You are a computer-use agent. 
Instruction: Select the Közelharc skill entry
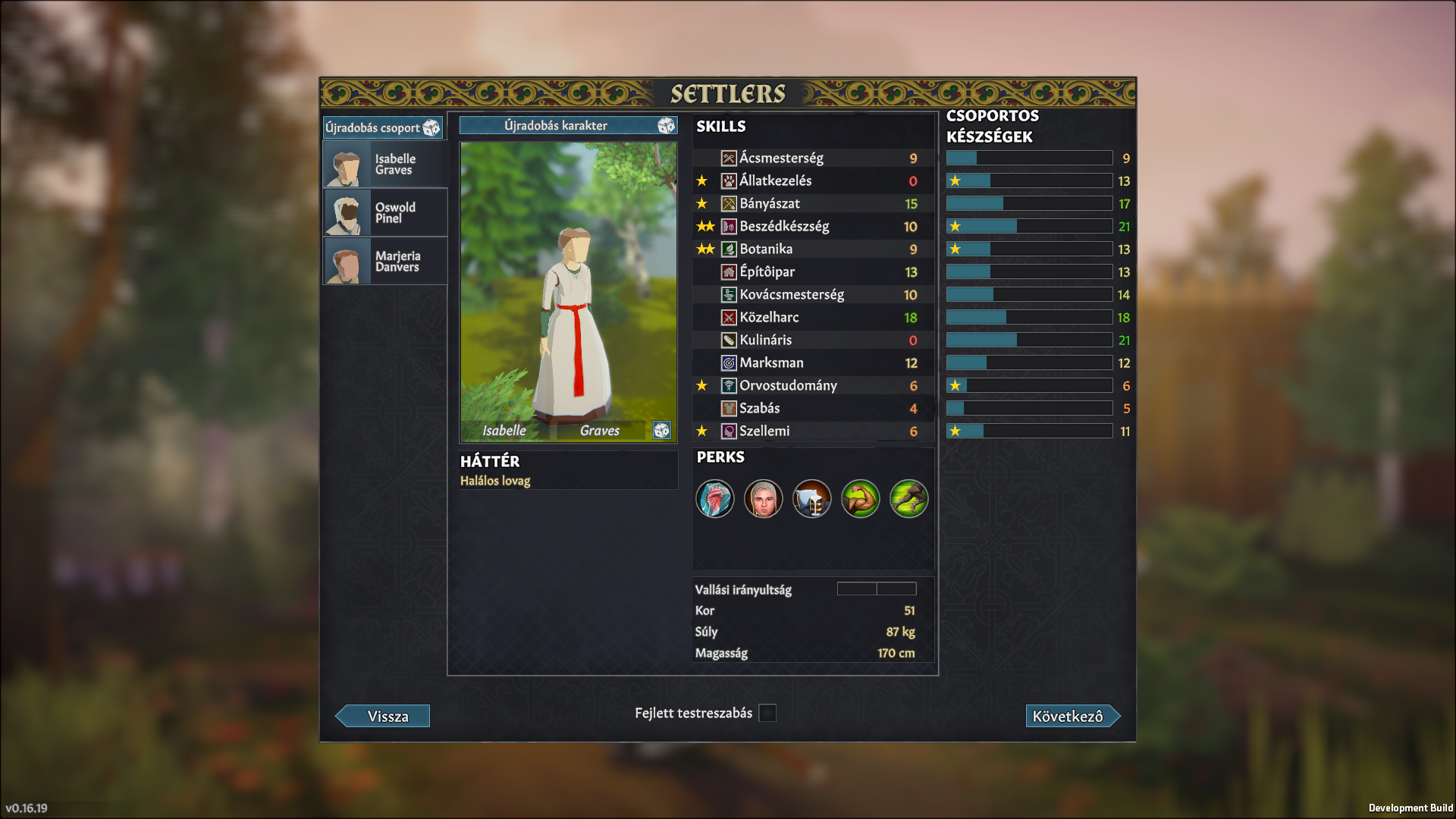click(813, 318)
